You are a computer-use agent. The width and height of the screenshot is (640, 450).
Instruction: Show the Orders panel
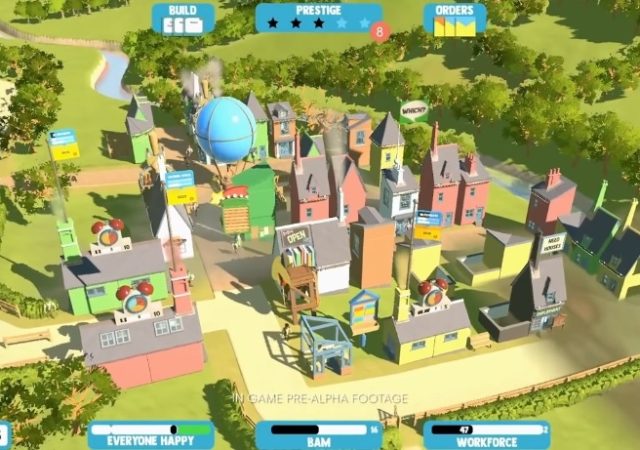click(454, 19)
